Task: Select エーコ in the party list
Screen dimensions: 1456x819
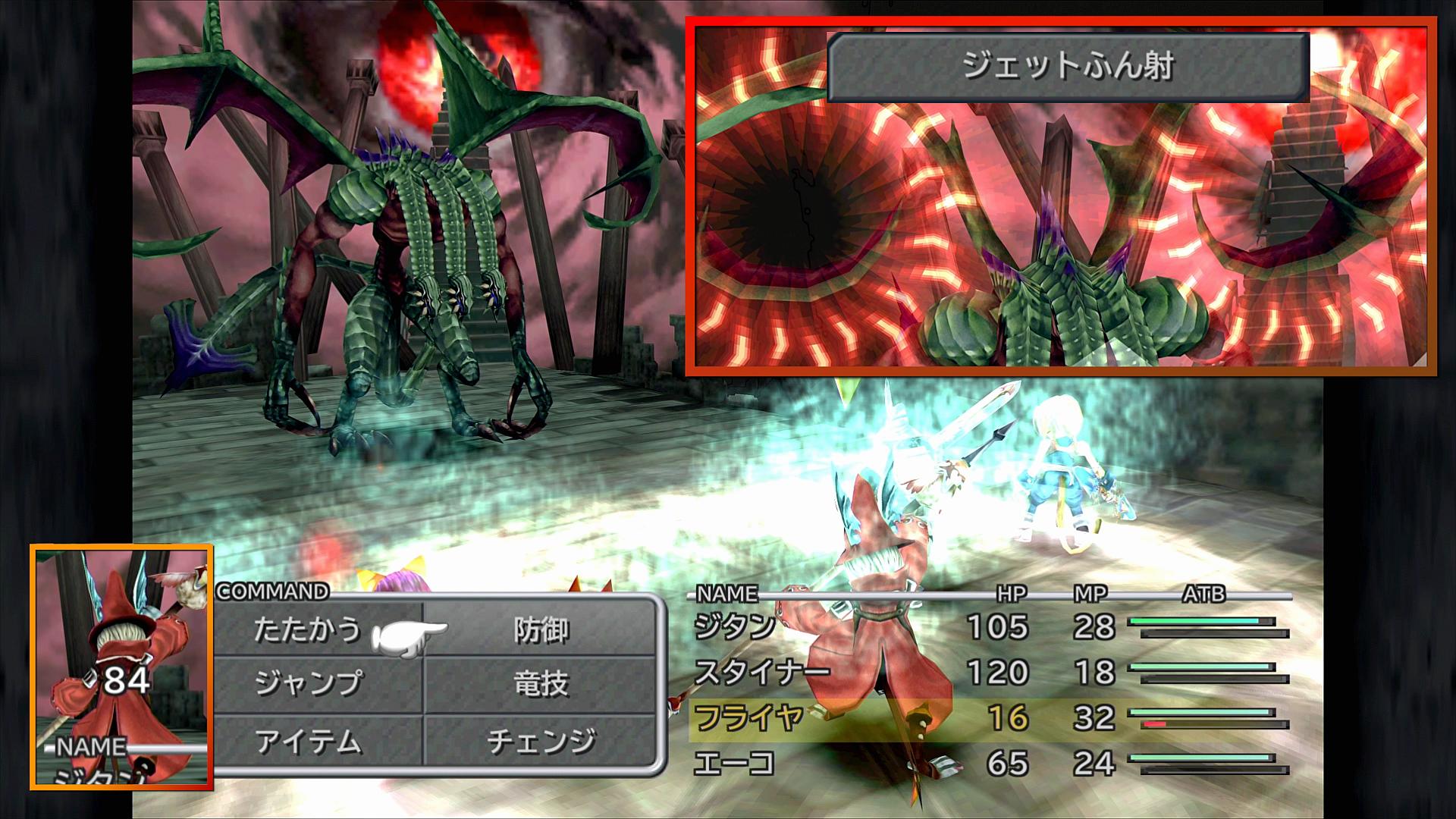Action: (x=735, y=763)
